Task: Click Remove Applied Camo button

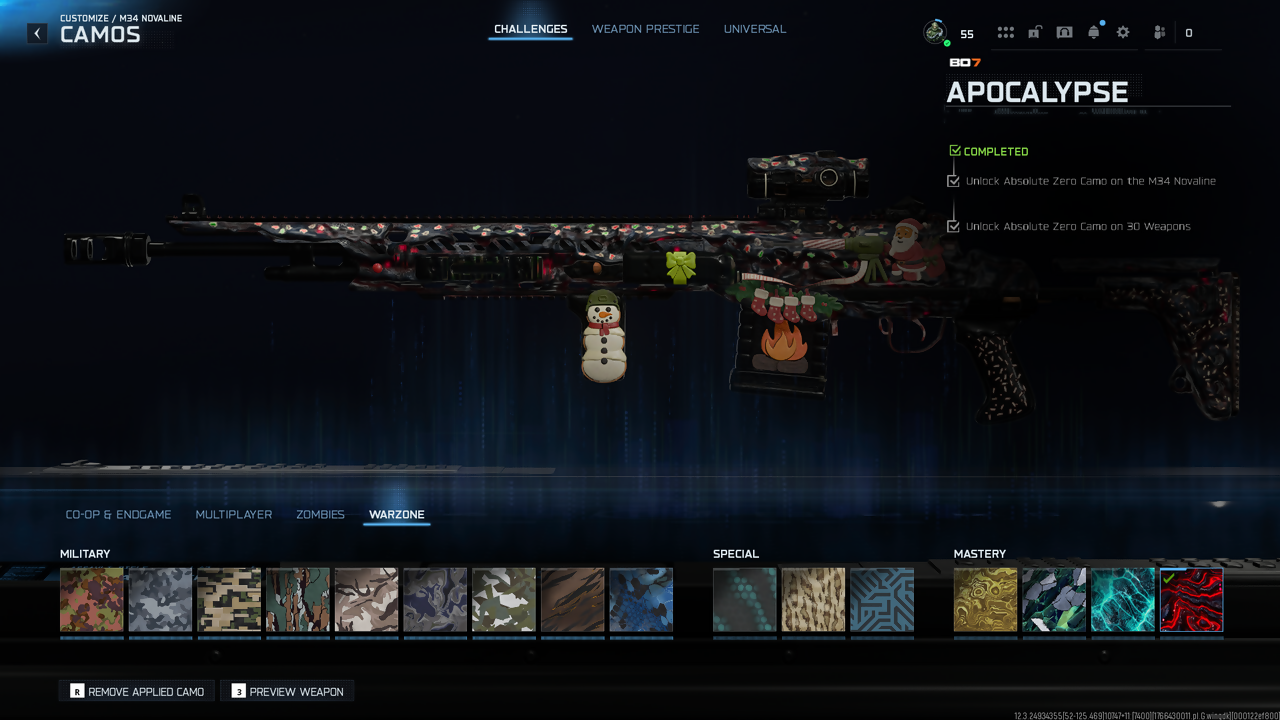Action: click(137, 691)
